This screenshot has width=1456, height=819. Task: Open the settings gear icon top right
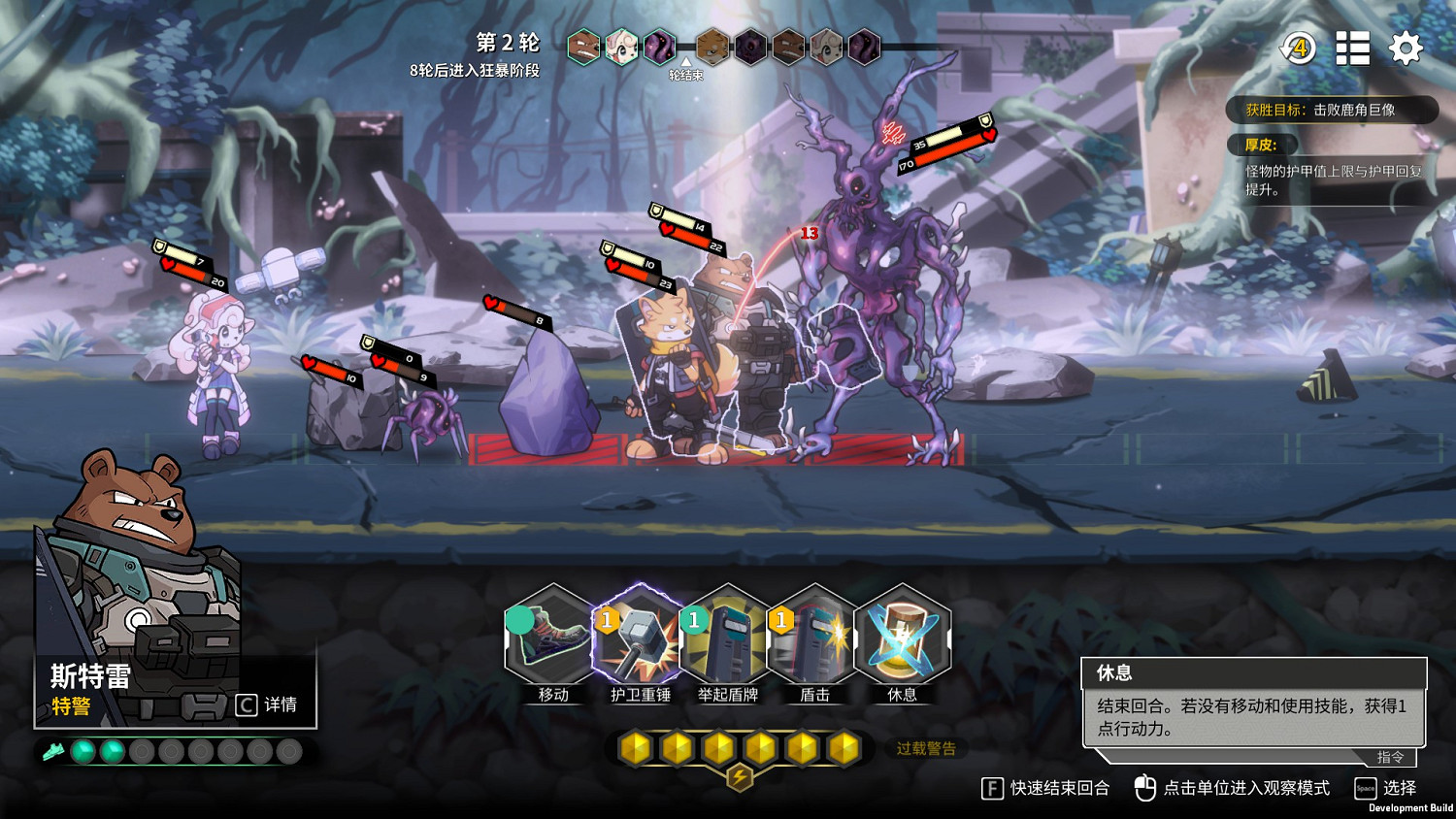pyautogui.click(x=1406, y=49)
